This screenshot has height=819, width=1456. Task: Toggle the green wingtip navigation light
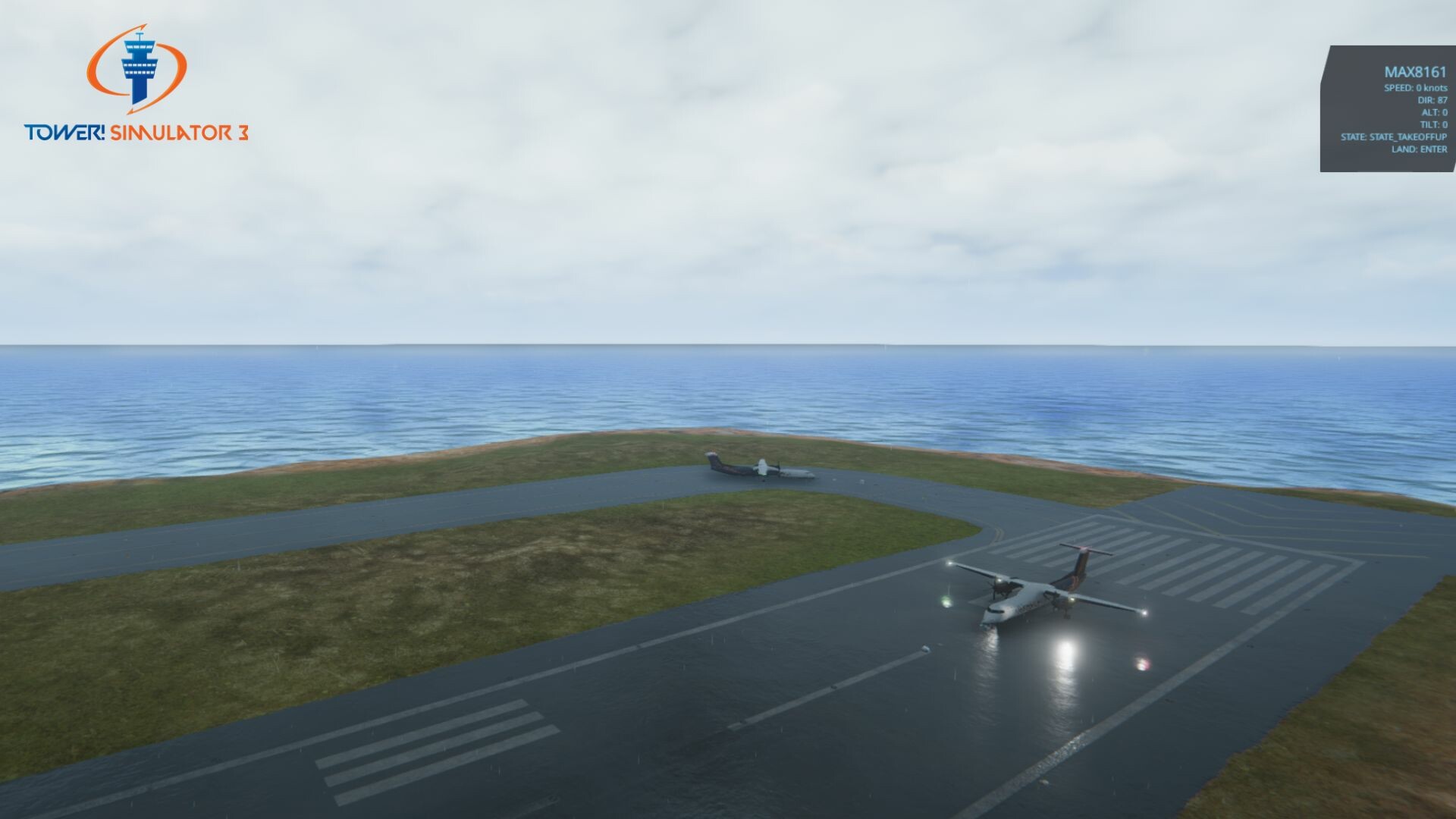tap(946, 601)
